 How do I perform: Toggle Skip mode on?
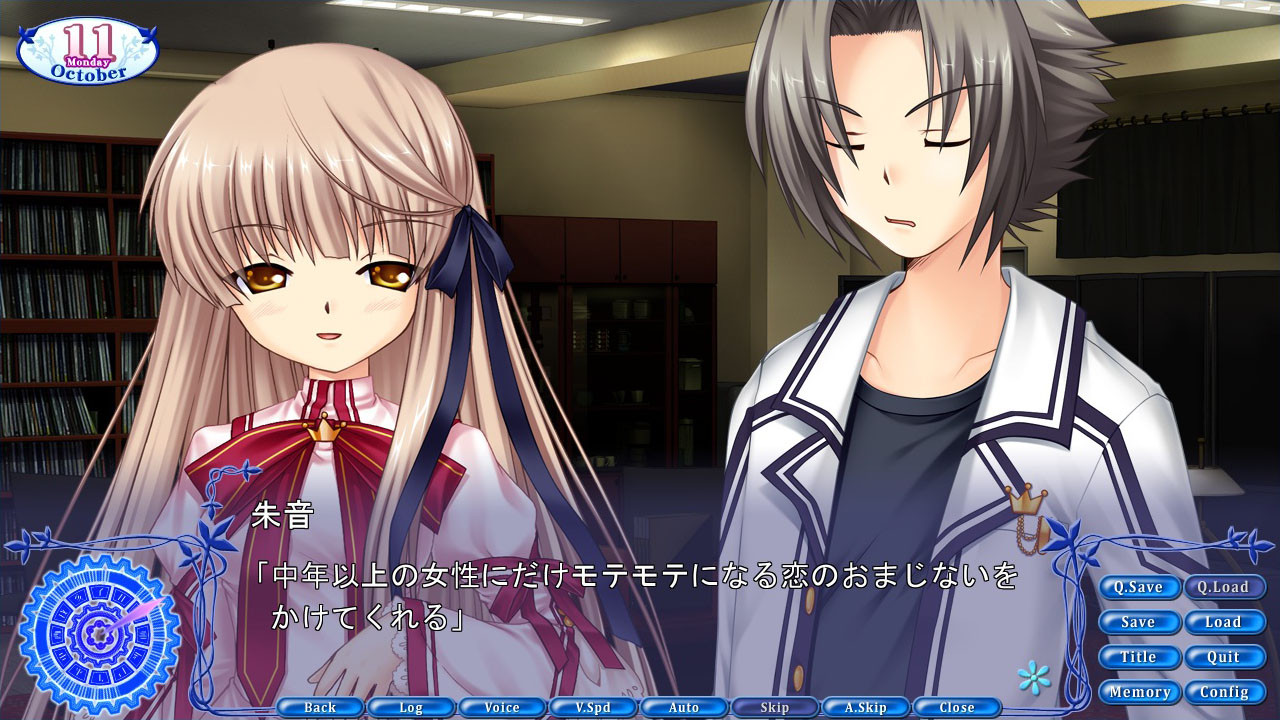click(774, 706)
